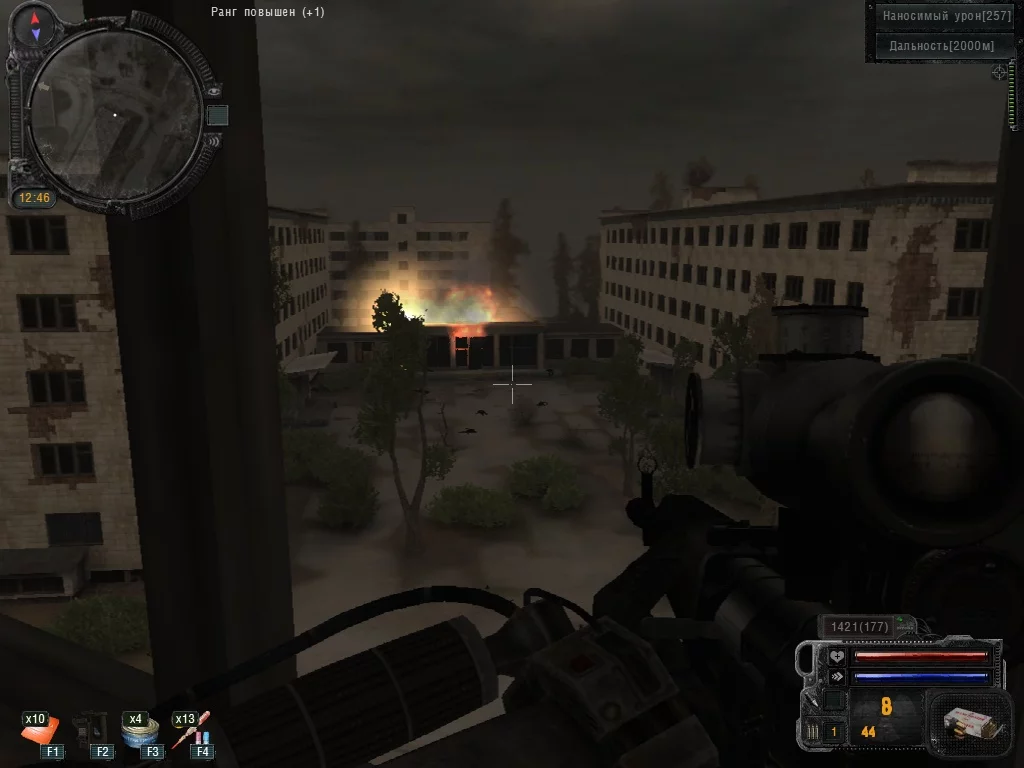Click the Наносимый урон panel

[x=944, y=16]
